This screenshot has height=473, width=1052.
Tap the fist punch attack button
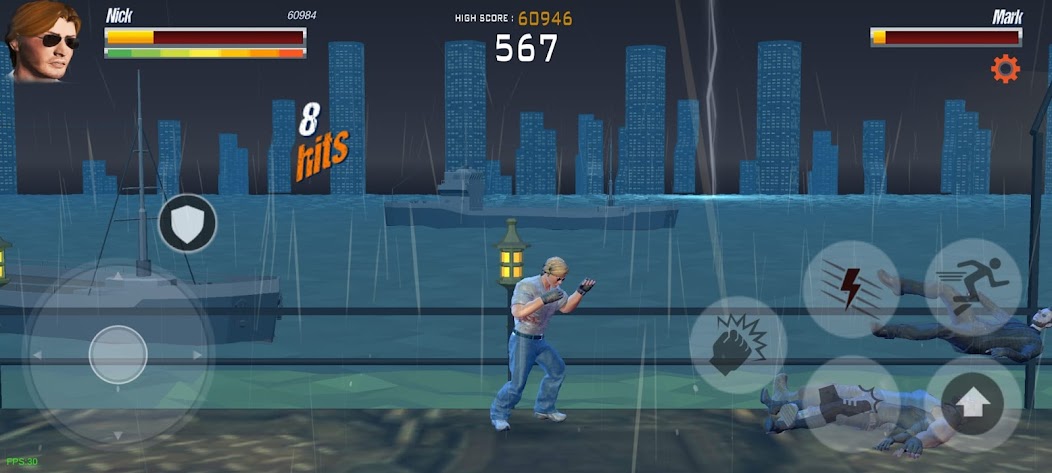[x=738, y=345]
